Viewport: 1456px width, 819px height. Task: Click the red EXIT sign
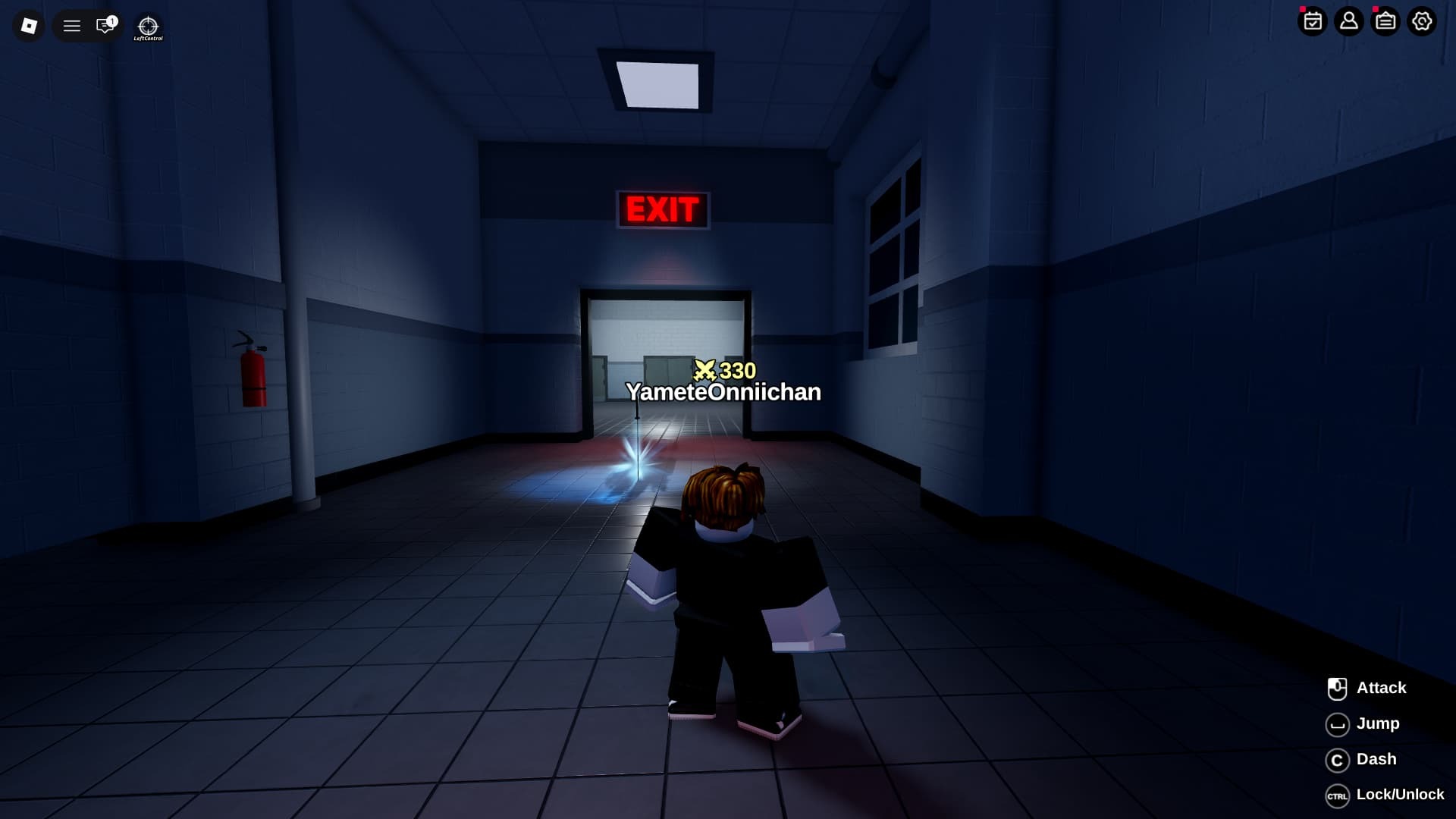coord(664,208)
